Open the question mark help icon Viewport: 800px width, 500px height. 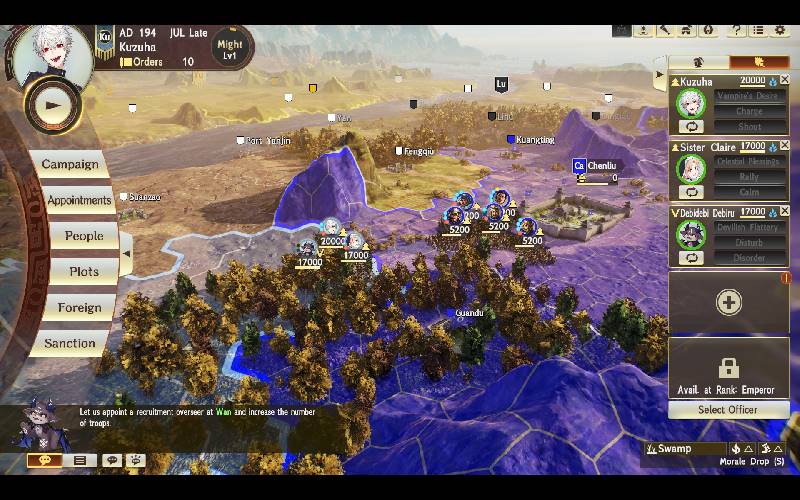point(736,30)
